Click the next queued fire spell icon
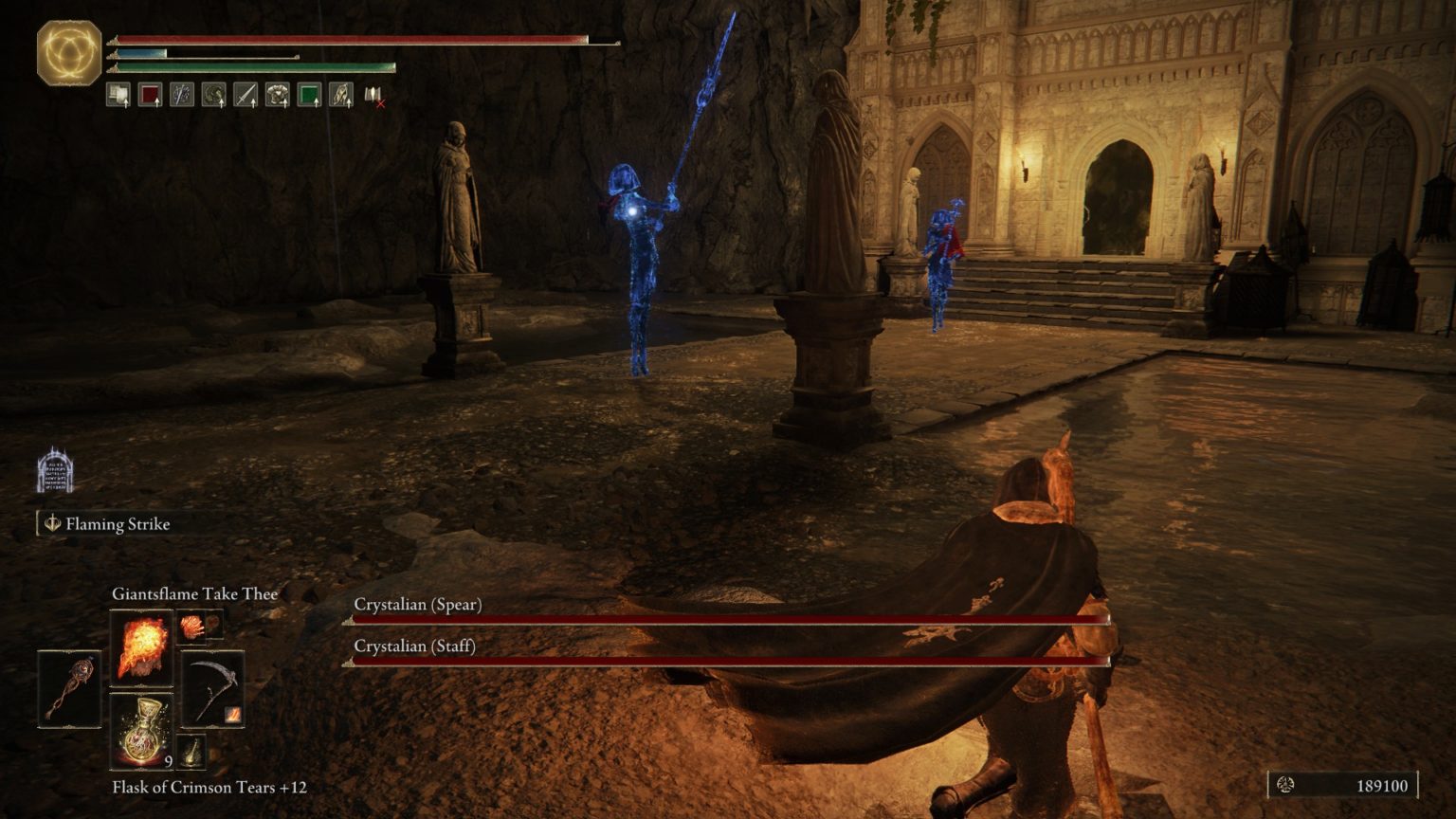Viewport: 1456px width, 819px height. pyautogui.click(x=192, y=627)
